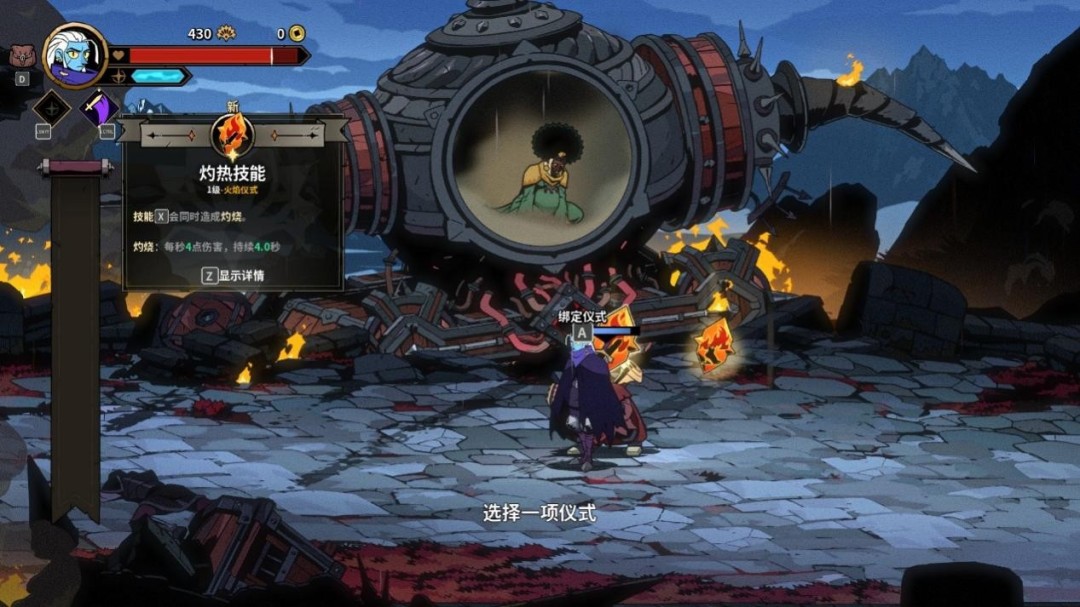
Task: Activate the purple sword slash skill
Action: tap(99, 108)
